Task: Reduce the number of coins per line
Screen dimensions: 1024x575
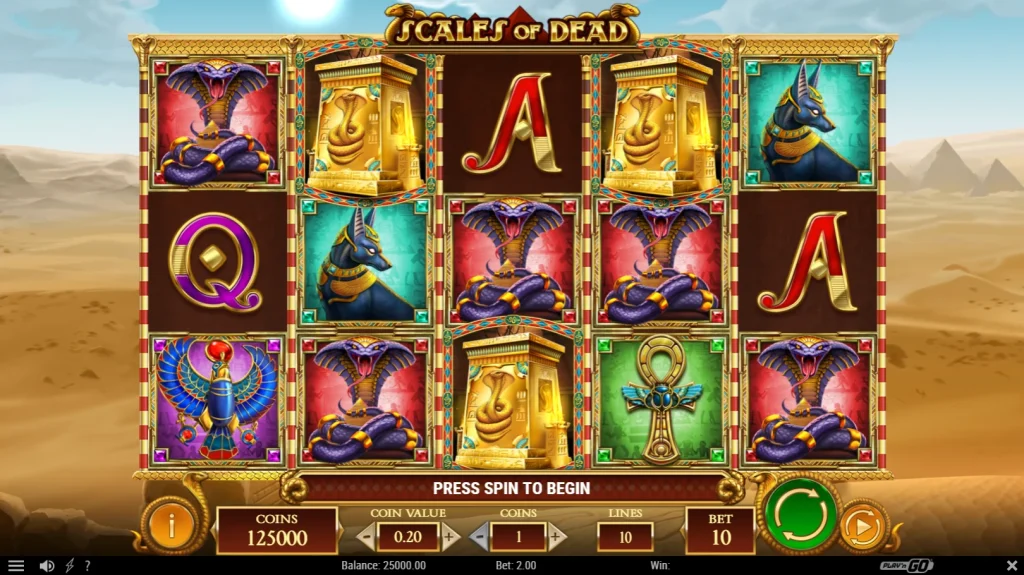Action: 480,536
